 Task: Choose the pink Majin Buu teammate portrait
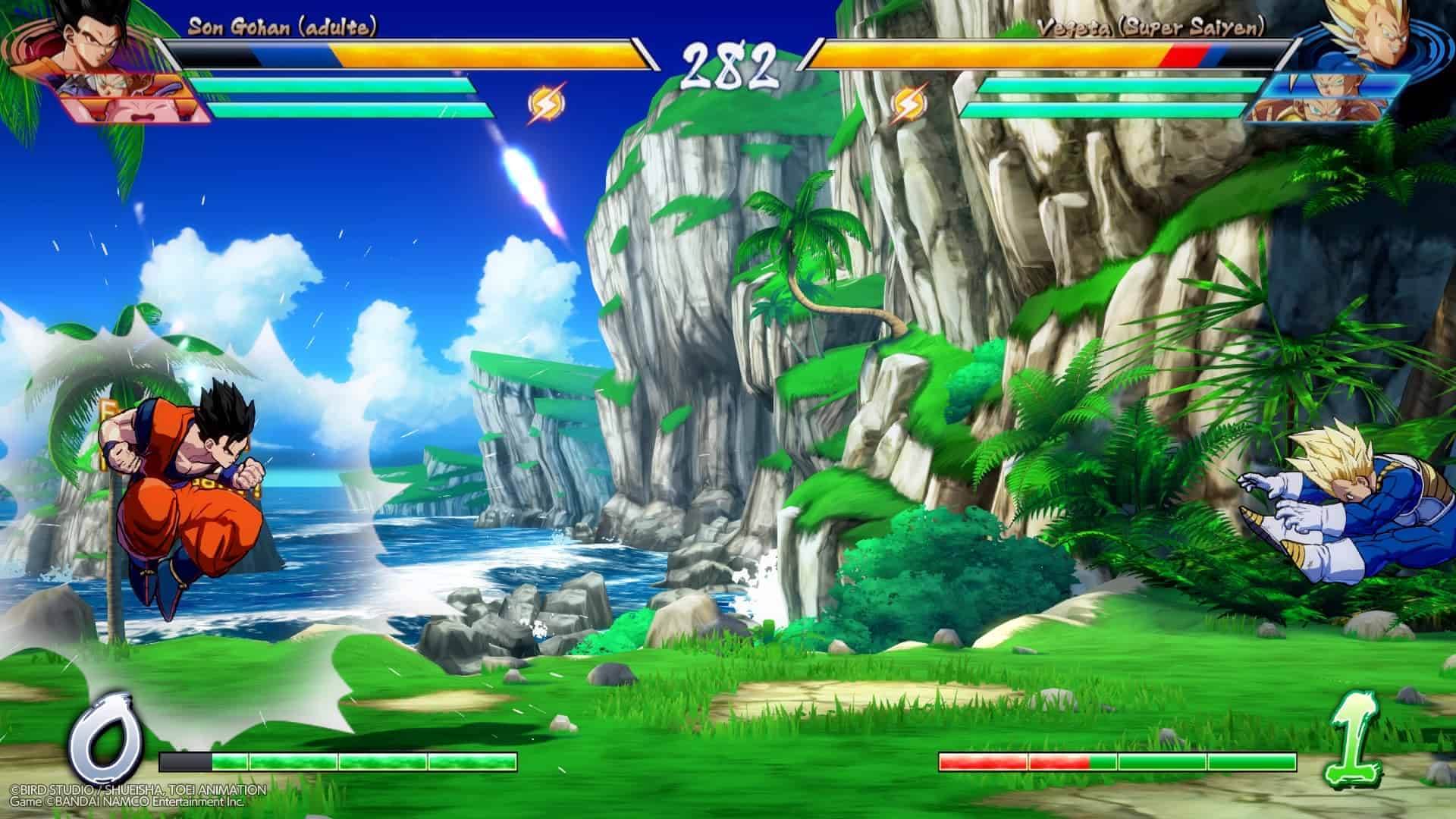[x=136, y=111]
